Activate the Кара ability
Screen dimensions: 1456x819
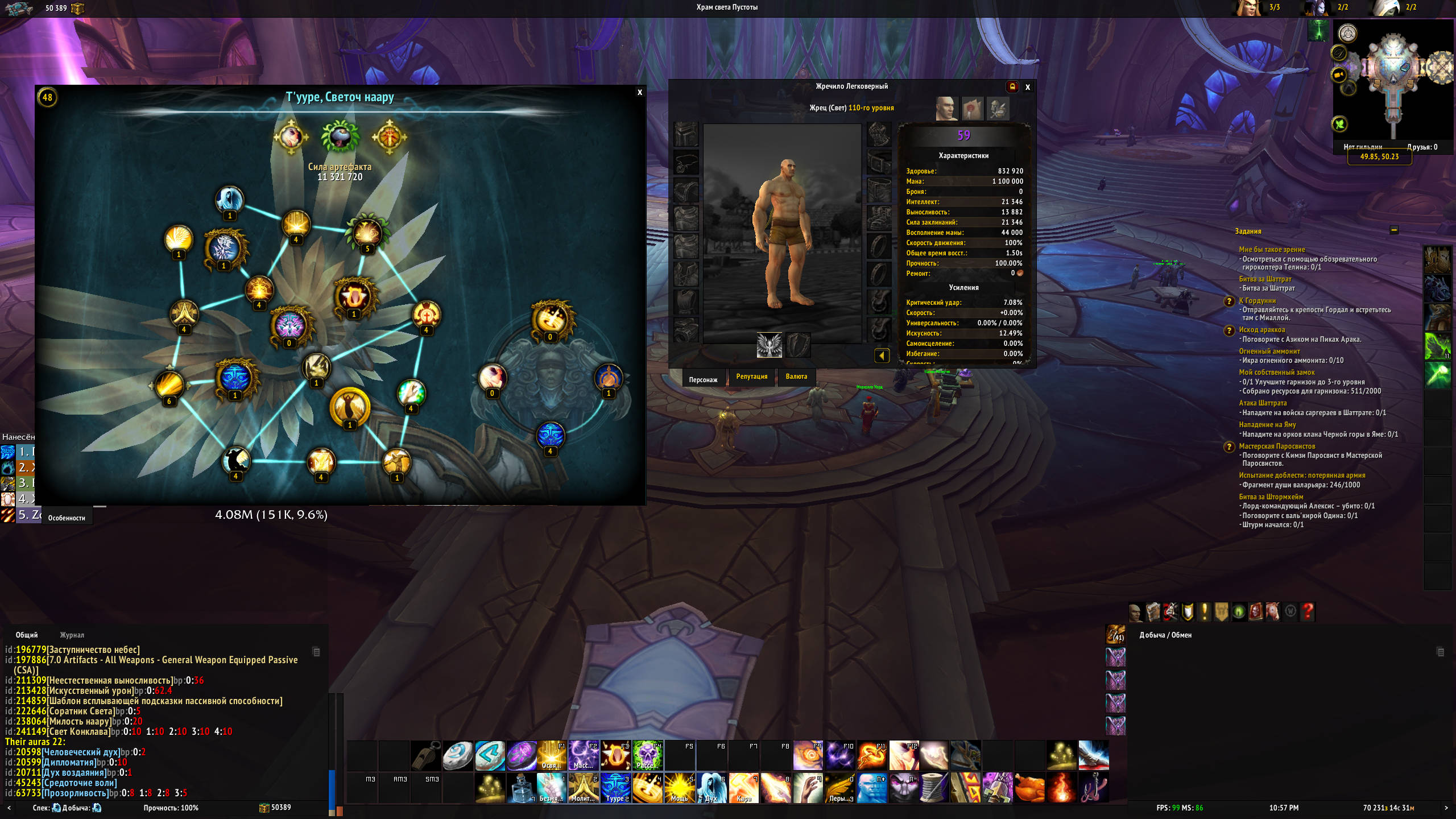743,788
